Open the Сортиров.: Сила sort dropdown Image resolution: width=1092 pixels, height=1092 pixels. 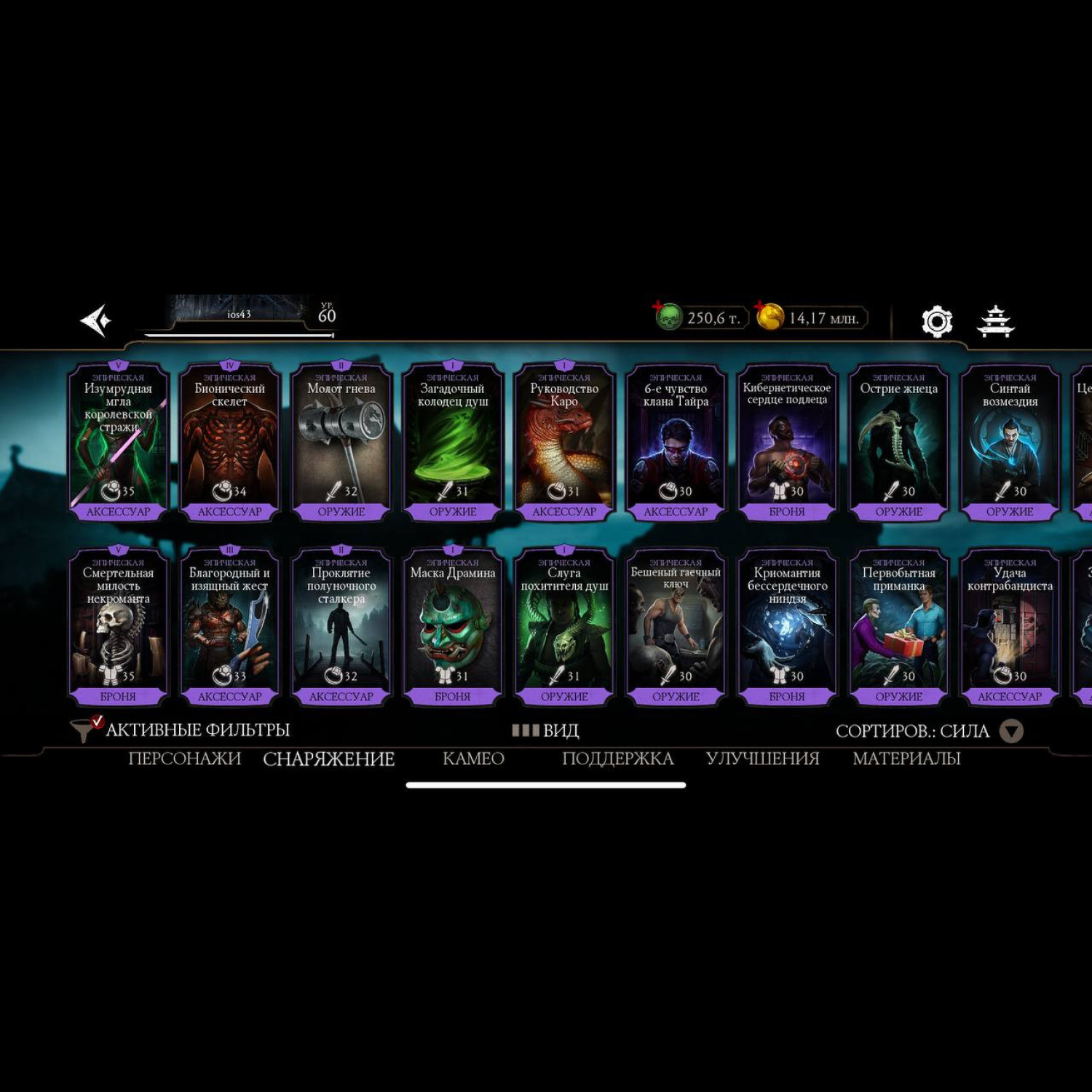coord(929,731)
